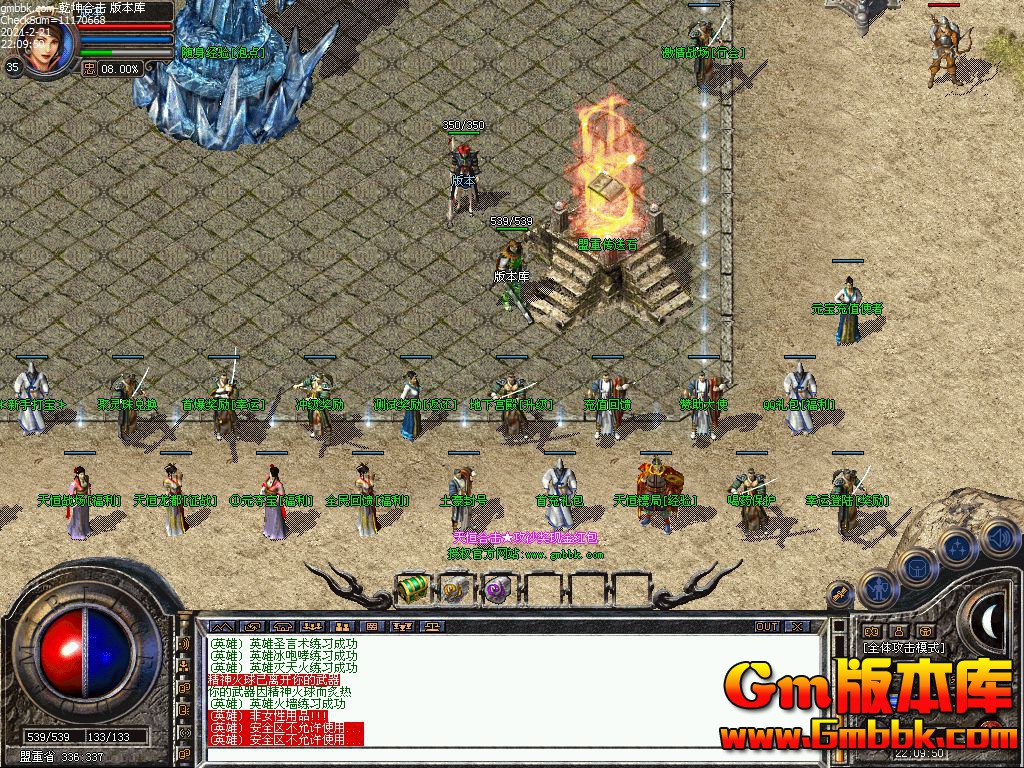
Task: Click the small gold crossed-tools button
Action: [x=840, y=595]
